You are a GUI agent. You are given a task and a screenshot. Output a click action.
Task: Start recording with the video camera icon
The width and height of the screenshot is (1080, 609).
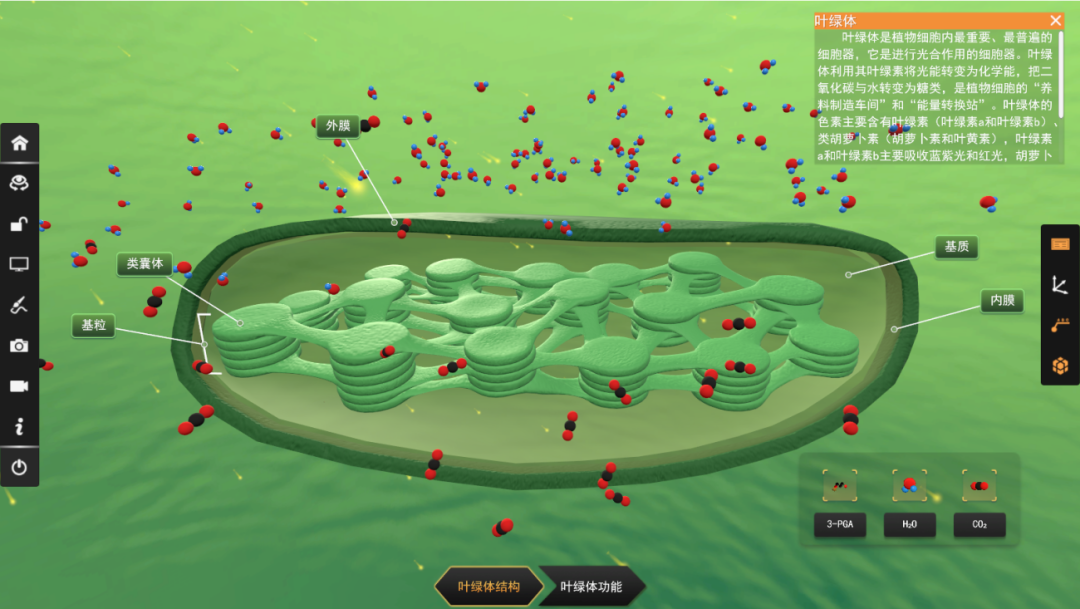click(19, 386)
